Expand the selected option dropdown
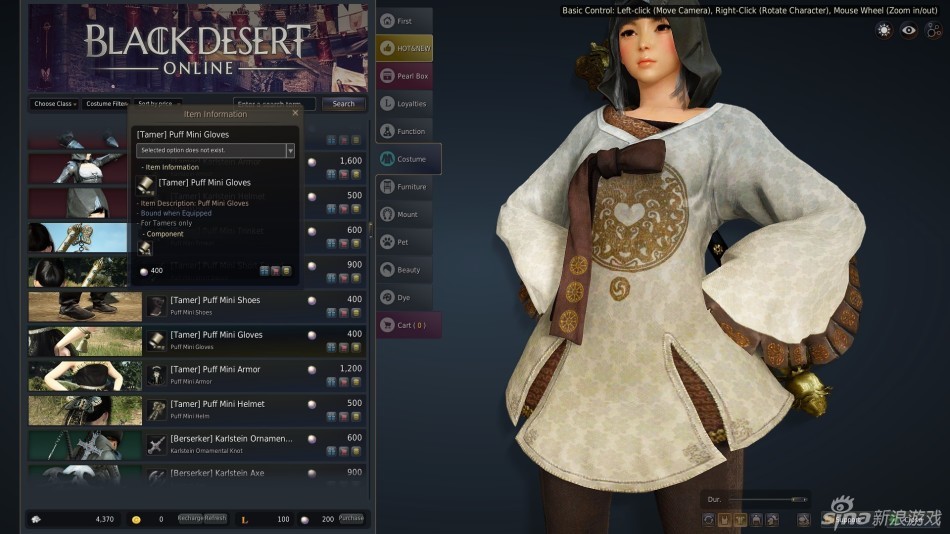Viewport: 950px width, 534px height. [x=290, y=150]
